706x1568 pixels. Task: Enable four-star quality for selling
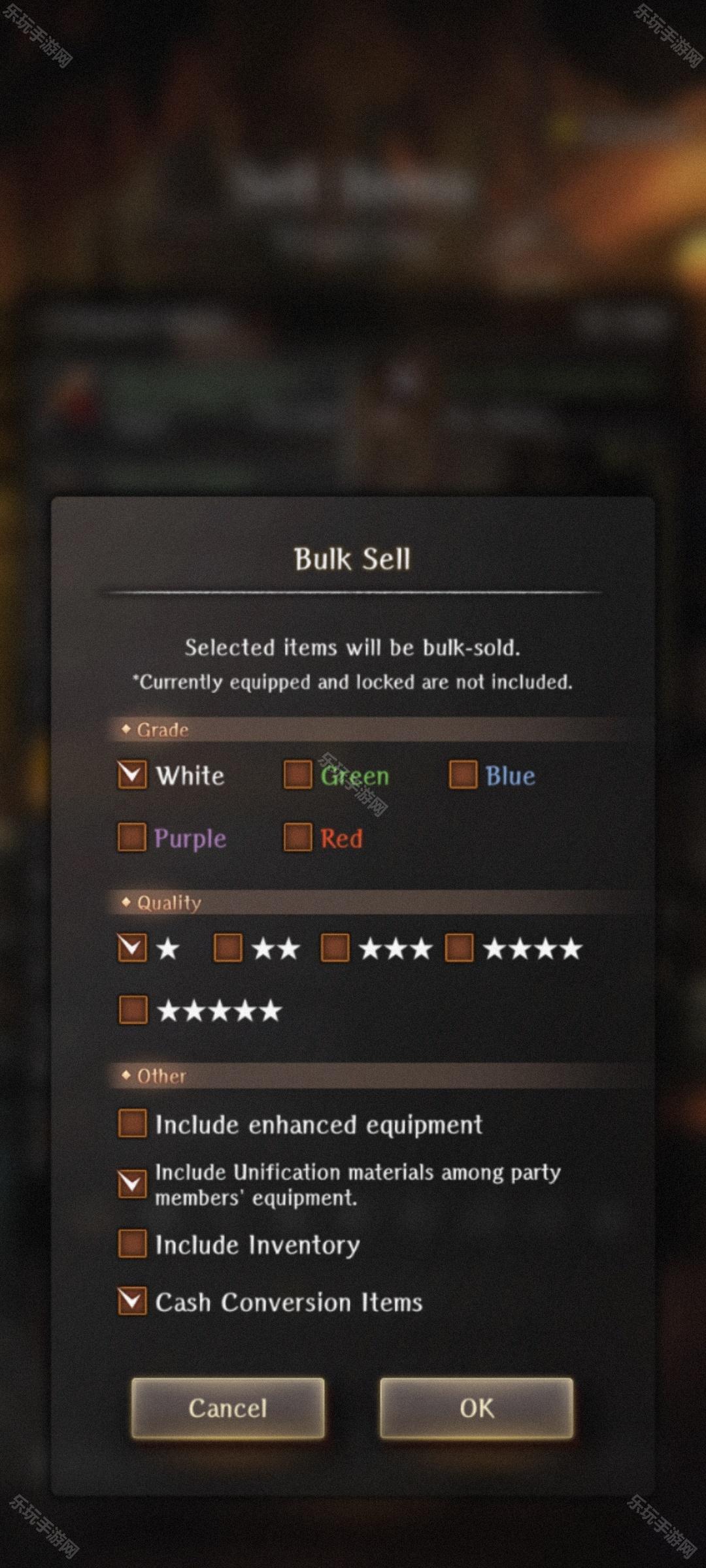[x=459, y=947]
